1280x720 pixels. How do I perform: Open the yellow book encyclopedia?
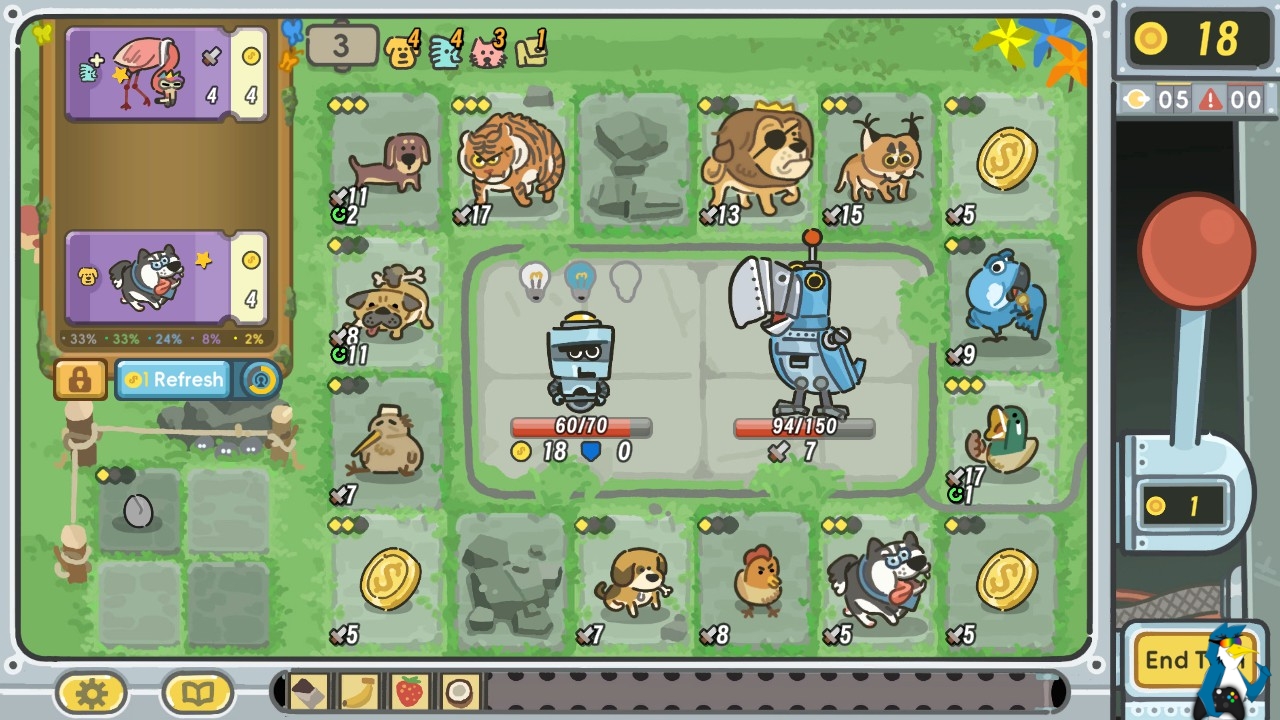[197, 693]
